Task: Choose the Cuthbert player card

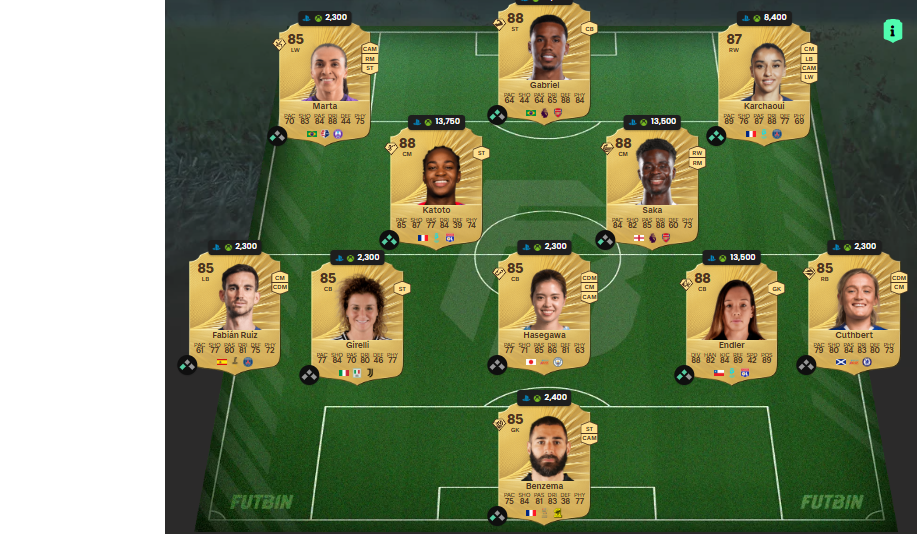Action: click(853, 310)
